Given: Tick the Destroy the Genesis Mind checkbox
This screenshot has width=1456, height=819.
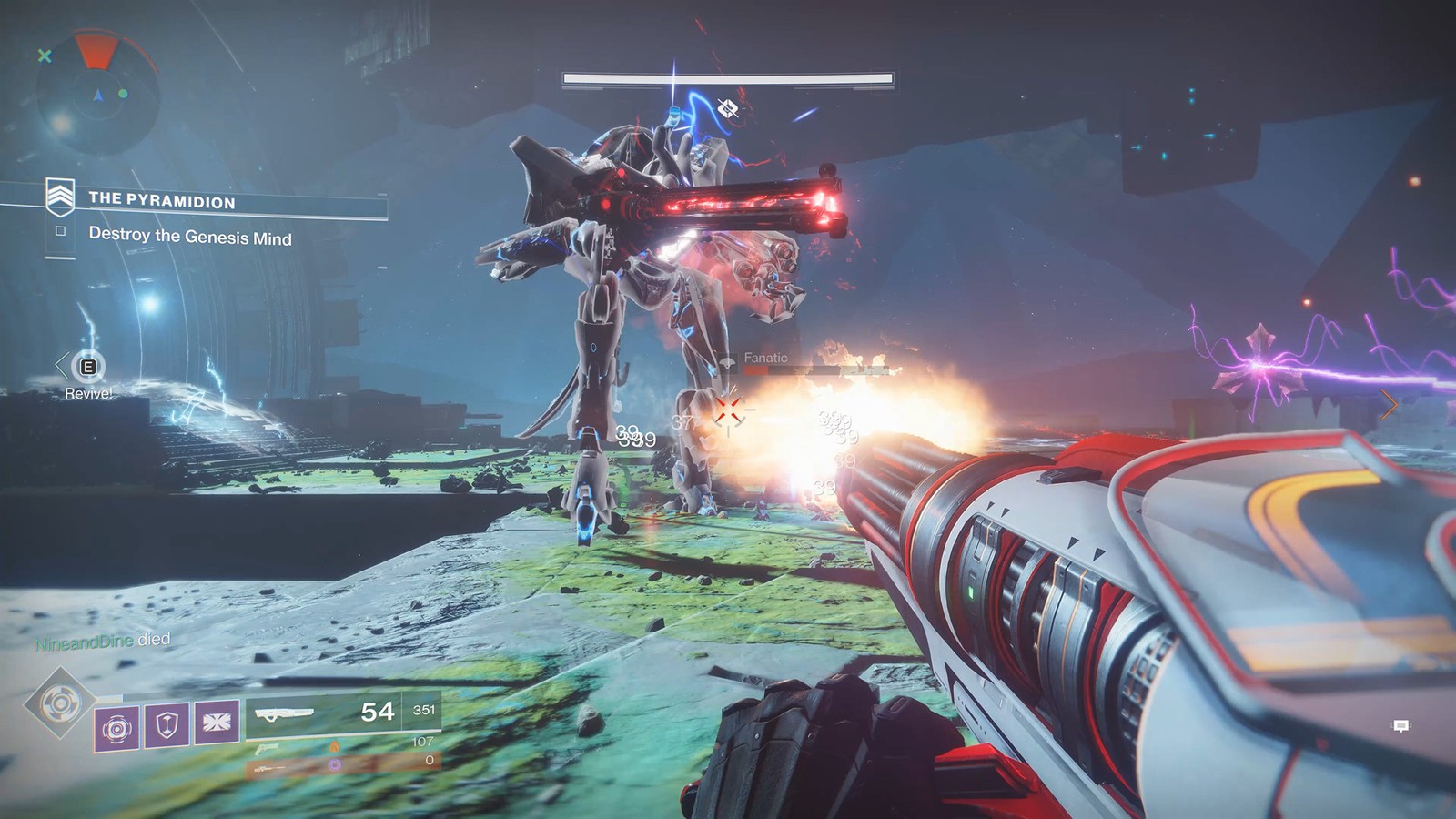Looking at the screenshot, I should [61, 231].
